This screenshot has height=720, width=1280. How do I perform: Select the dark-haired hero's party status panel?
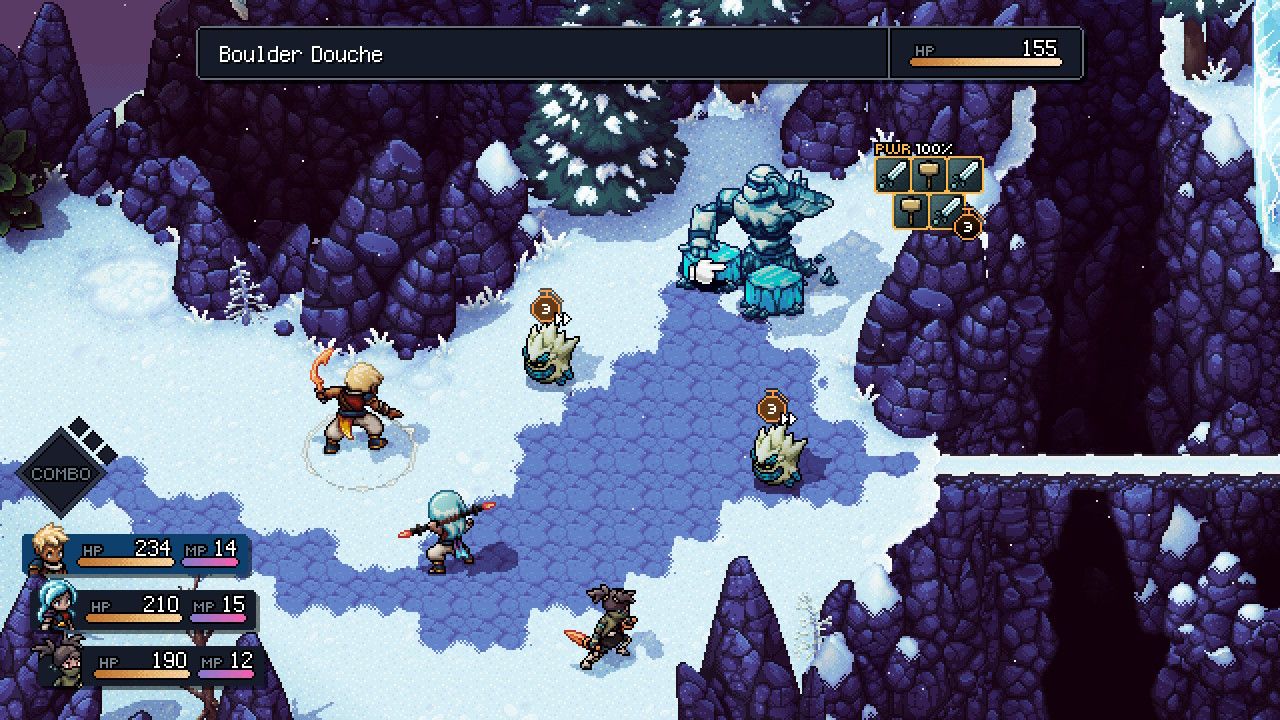(150, 665)
